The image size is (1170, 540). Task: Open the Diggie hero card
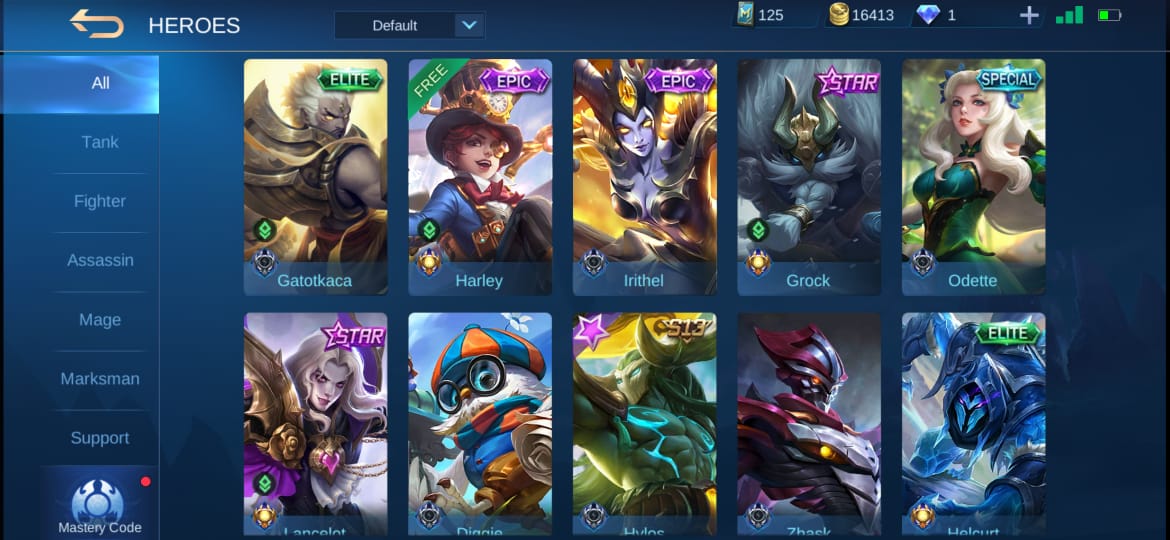480,424
